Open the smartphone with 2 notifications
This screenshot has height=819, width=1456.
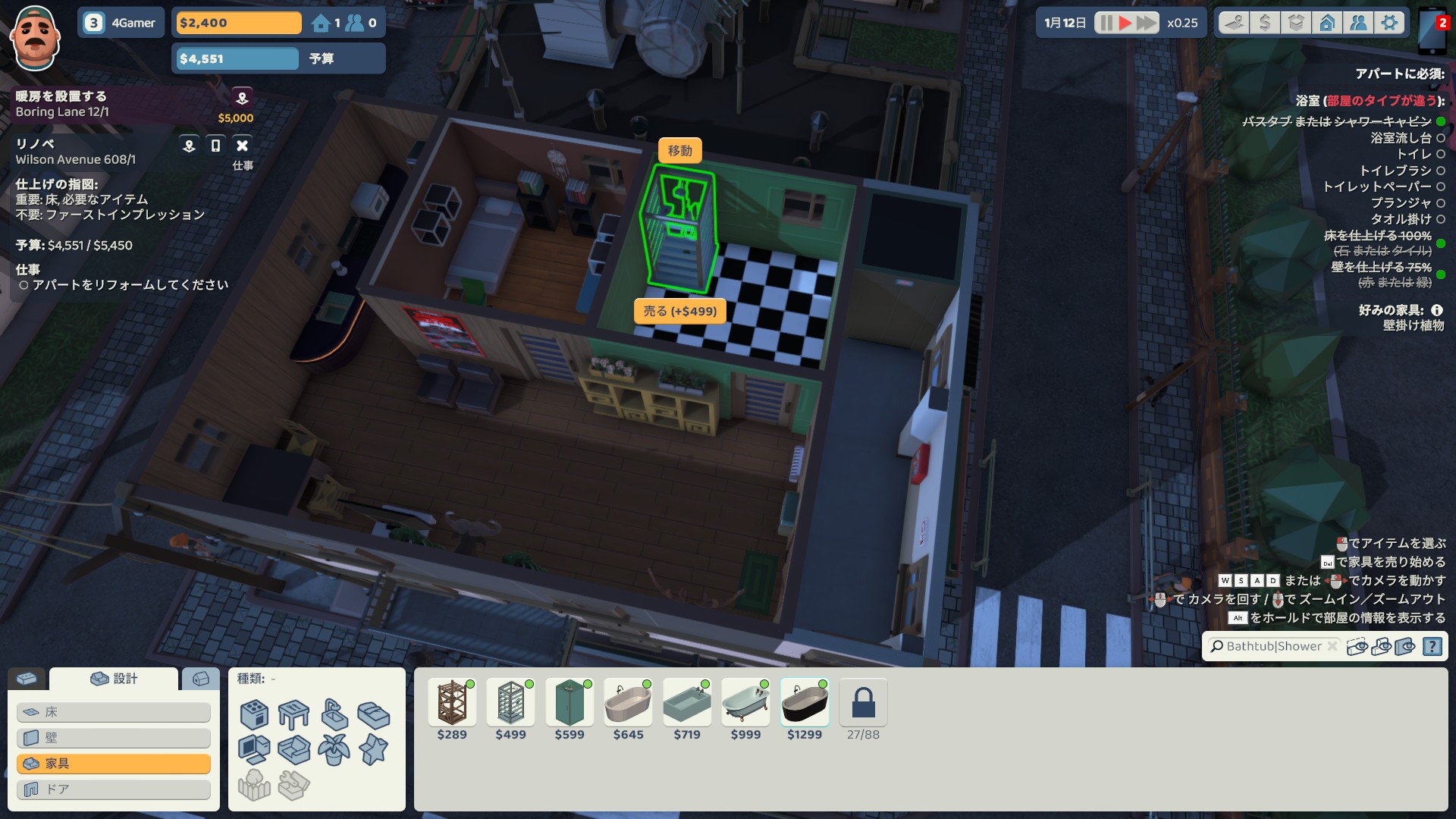click(x=1433, y=32)
